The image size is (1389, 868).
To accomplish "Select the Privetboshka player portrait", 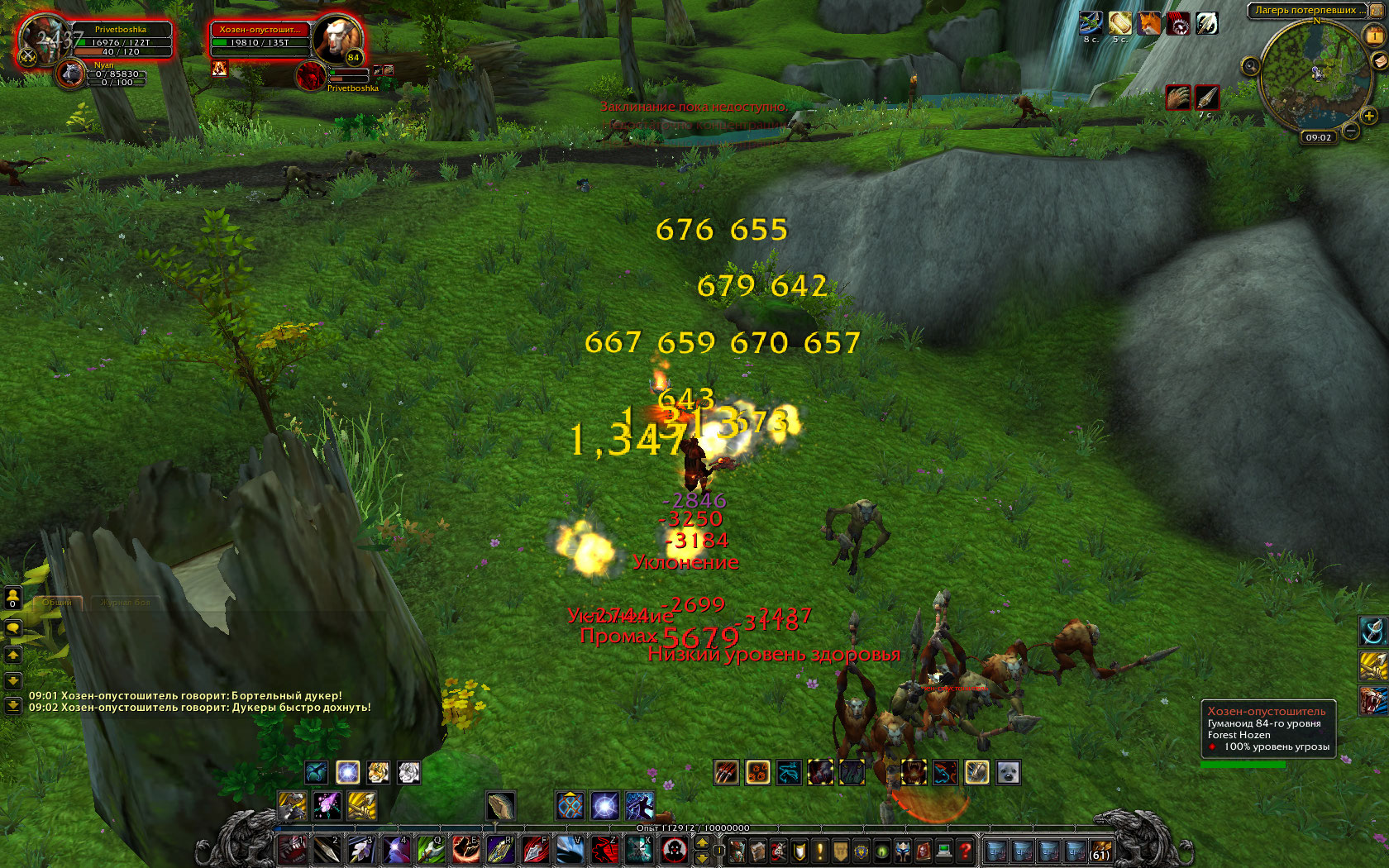I will pos(43,40).
